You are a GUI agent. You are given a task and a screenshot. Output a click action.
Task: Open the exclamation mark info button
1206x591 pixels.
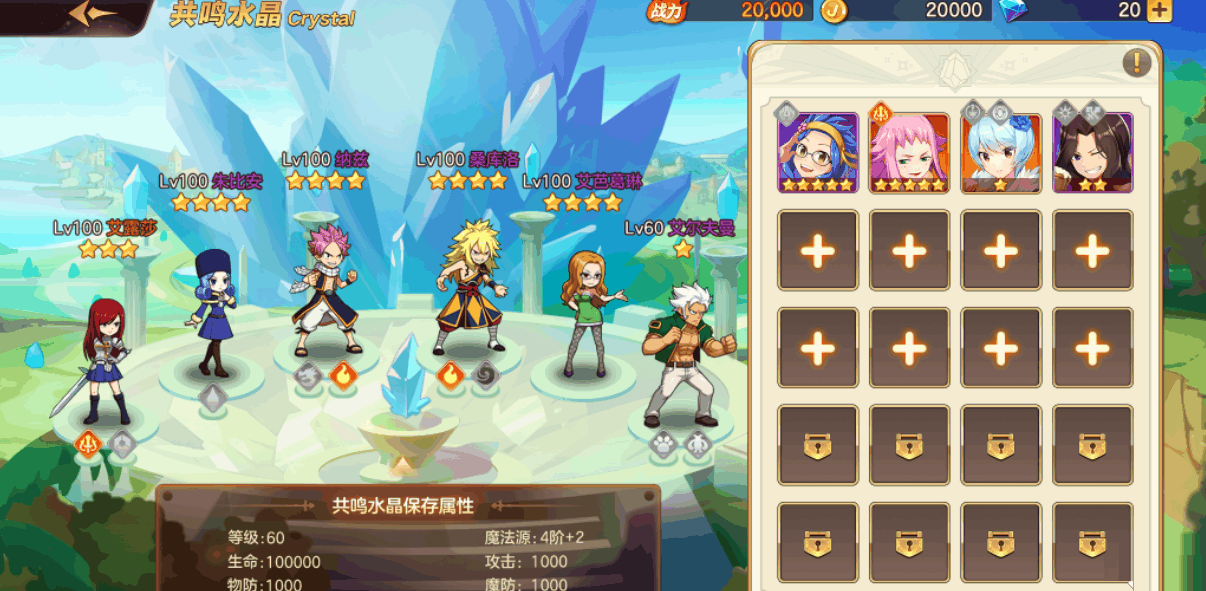1136,63
